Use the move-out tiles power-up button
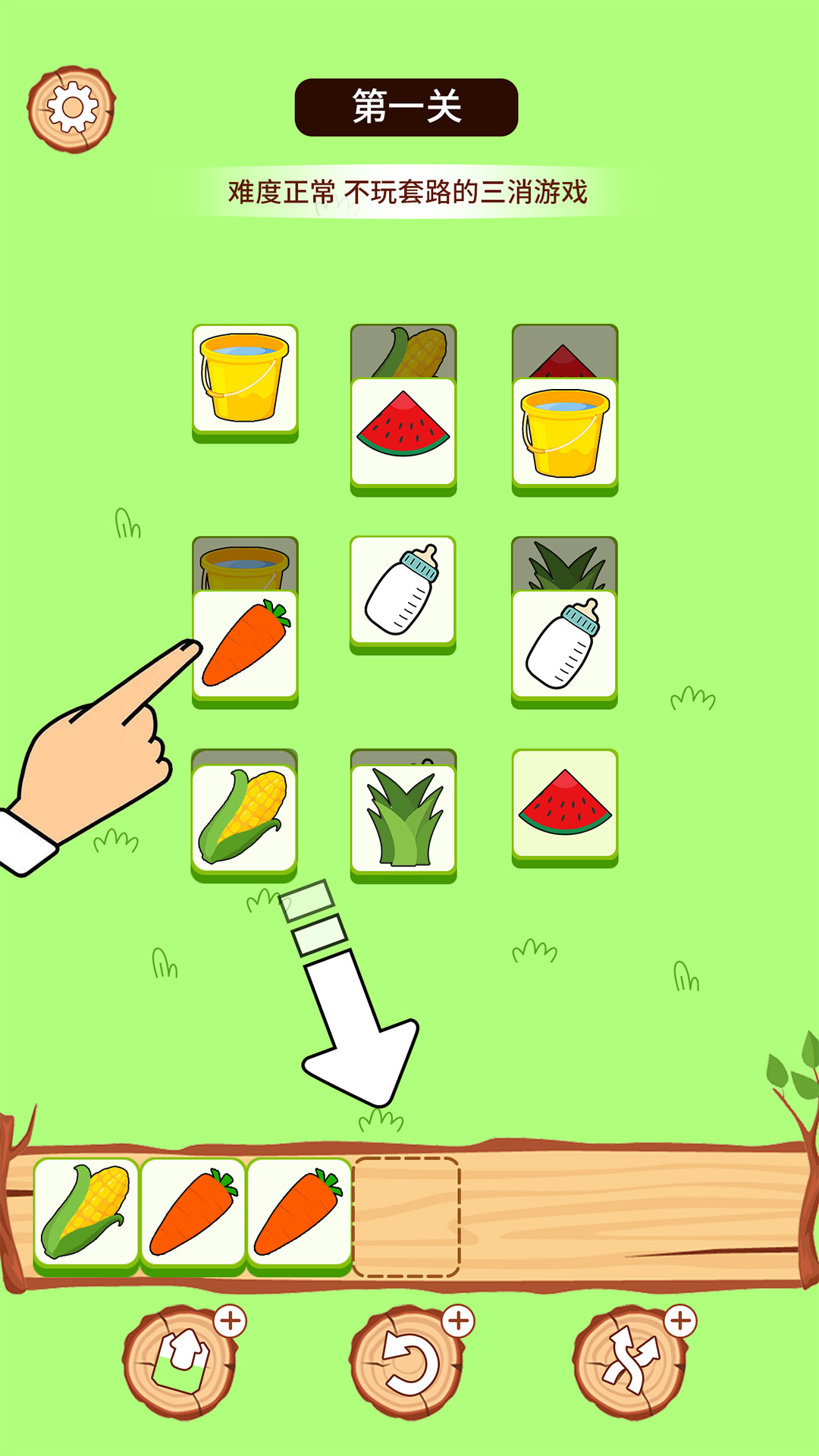 click(180, 1361)
